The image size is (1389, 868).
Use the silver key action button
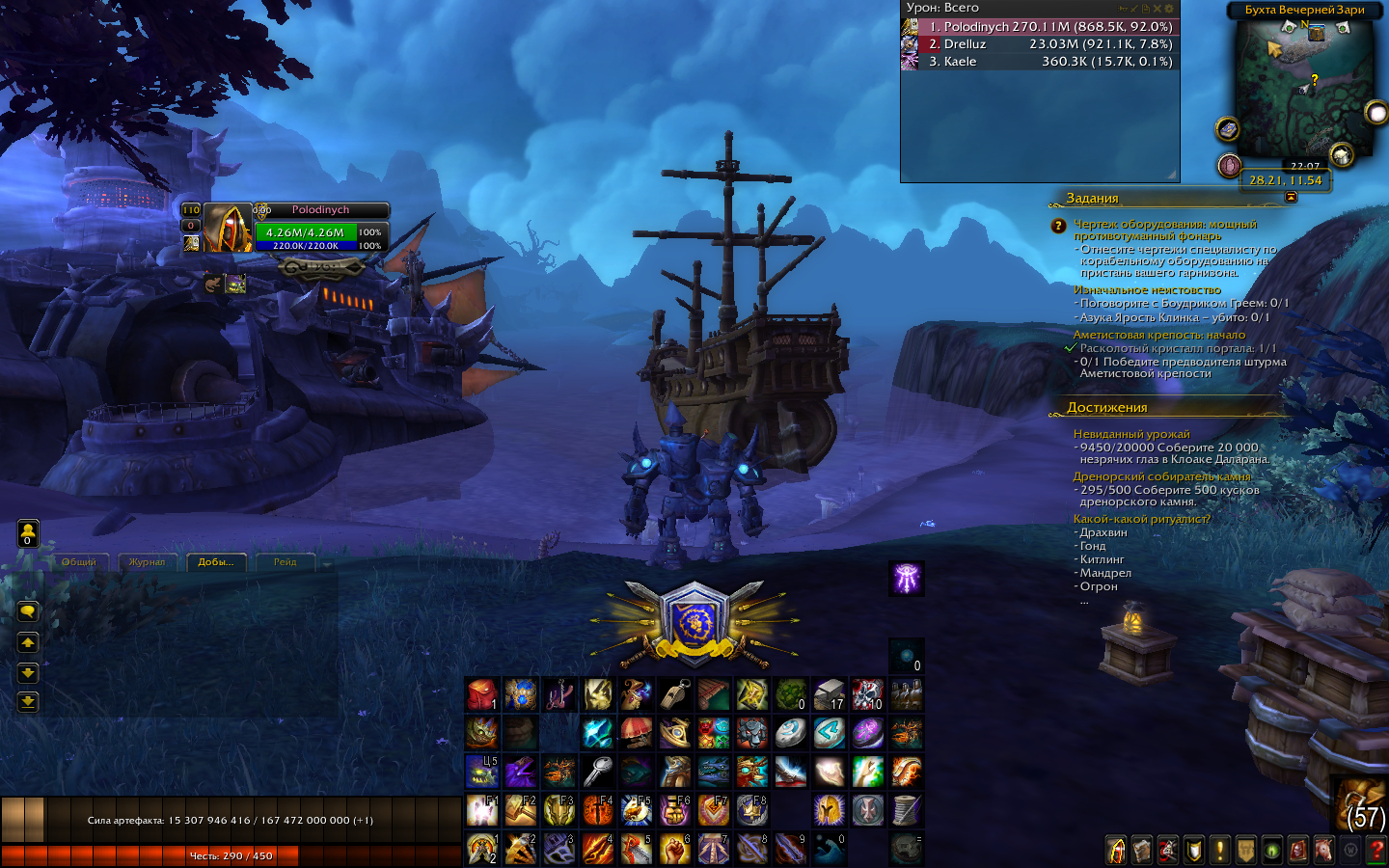pyautogui.click(x=597, y=772)
